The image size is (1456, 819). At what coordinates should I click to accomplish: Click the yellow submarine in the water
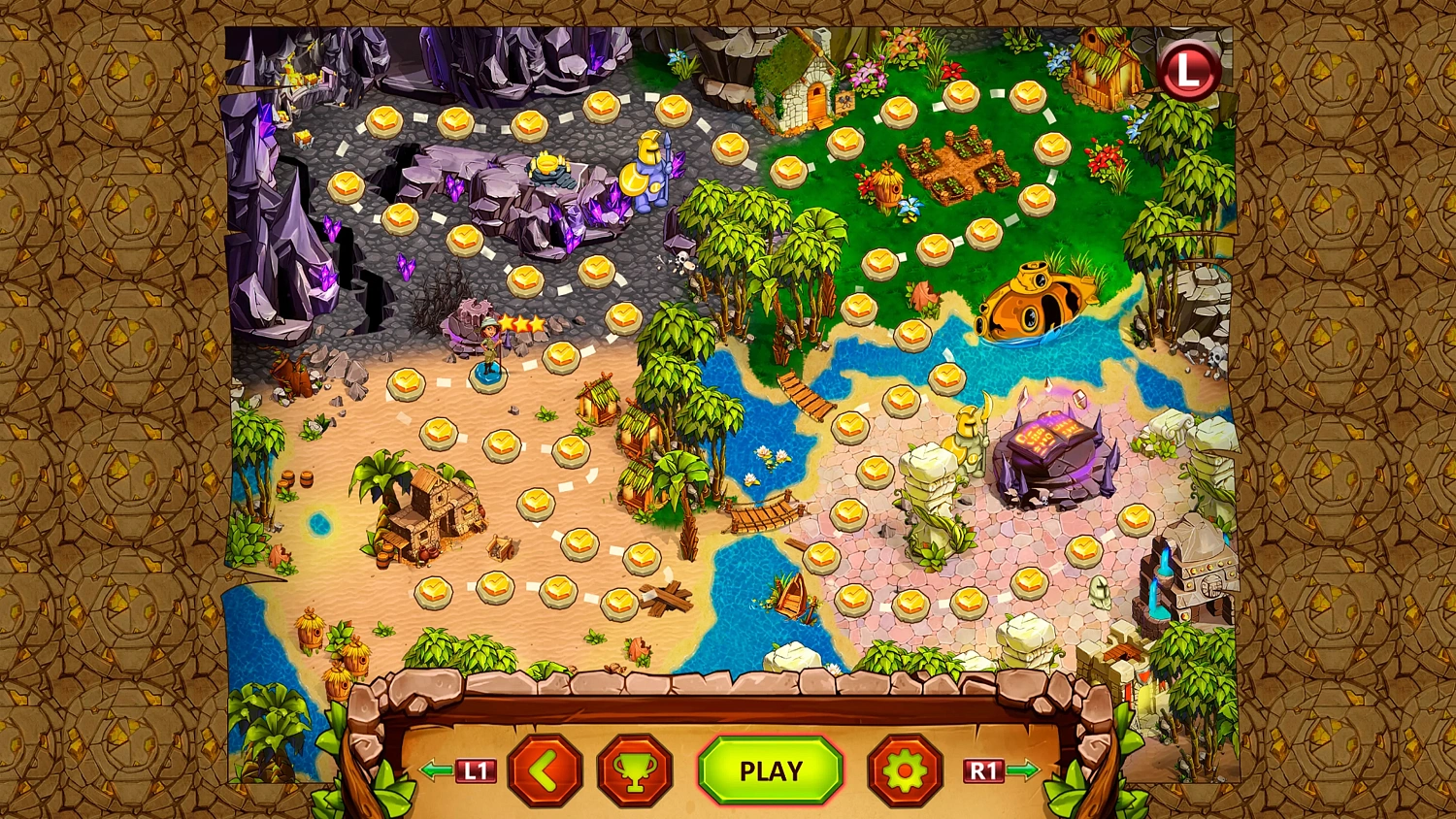tap(1034, 301)
